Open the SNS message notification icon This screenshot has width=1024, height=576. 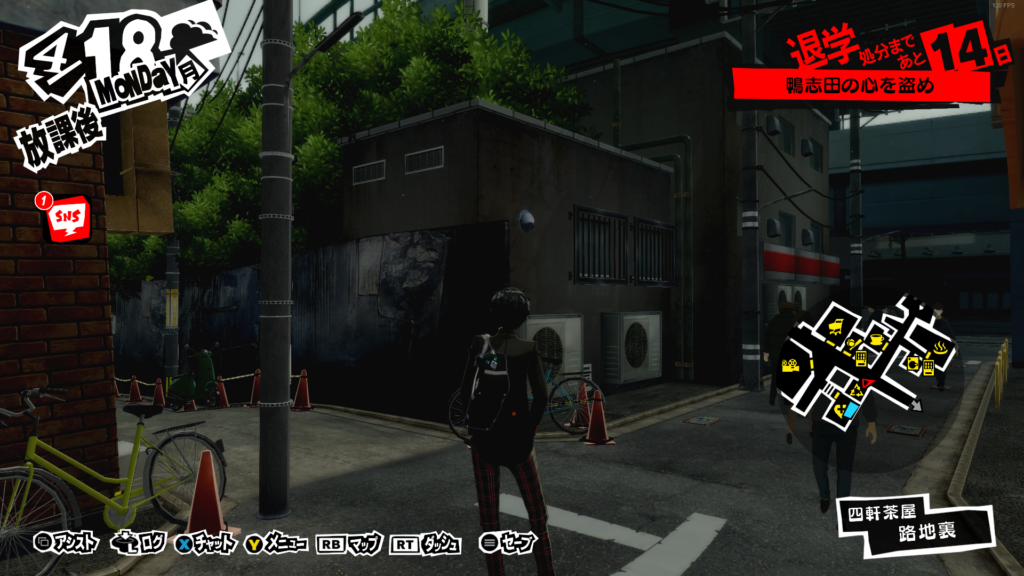69,215
